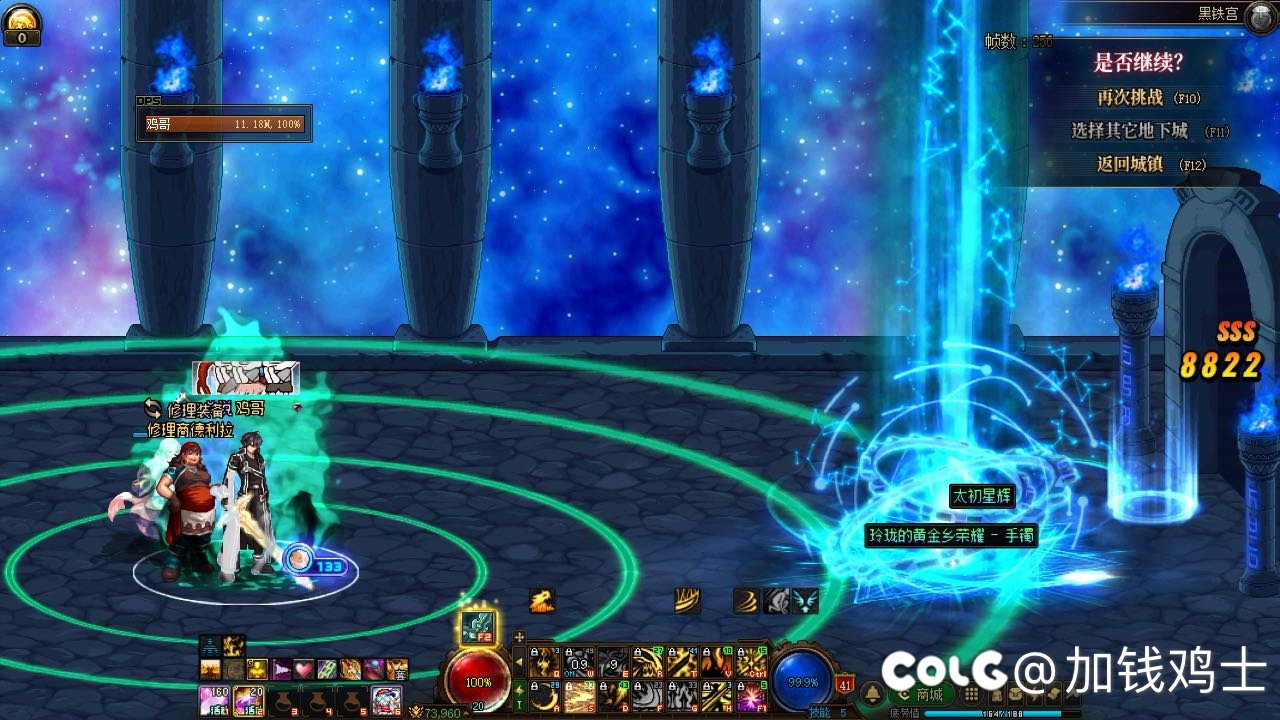The height and width of the screenshot is (720, 1280).
Task: Select the 太初星辉 drop label
Action: [981, 496]
